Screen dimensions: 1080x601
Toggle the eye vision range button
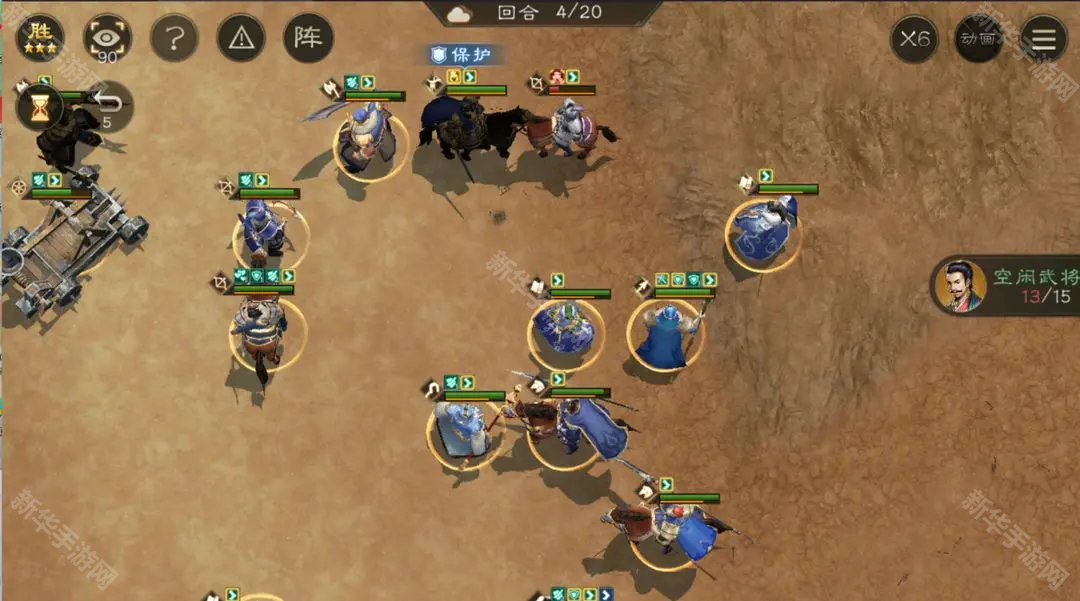click(107, 38)
